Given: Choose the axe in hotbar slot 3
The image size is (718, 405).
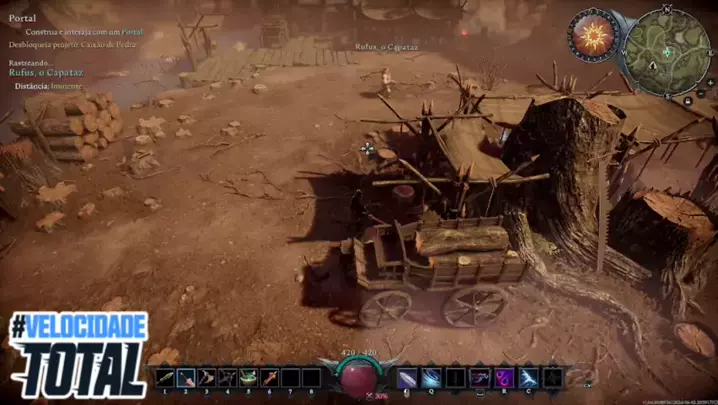Looking at the screenshot, I should click(x=207, y=378).
